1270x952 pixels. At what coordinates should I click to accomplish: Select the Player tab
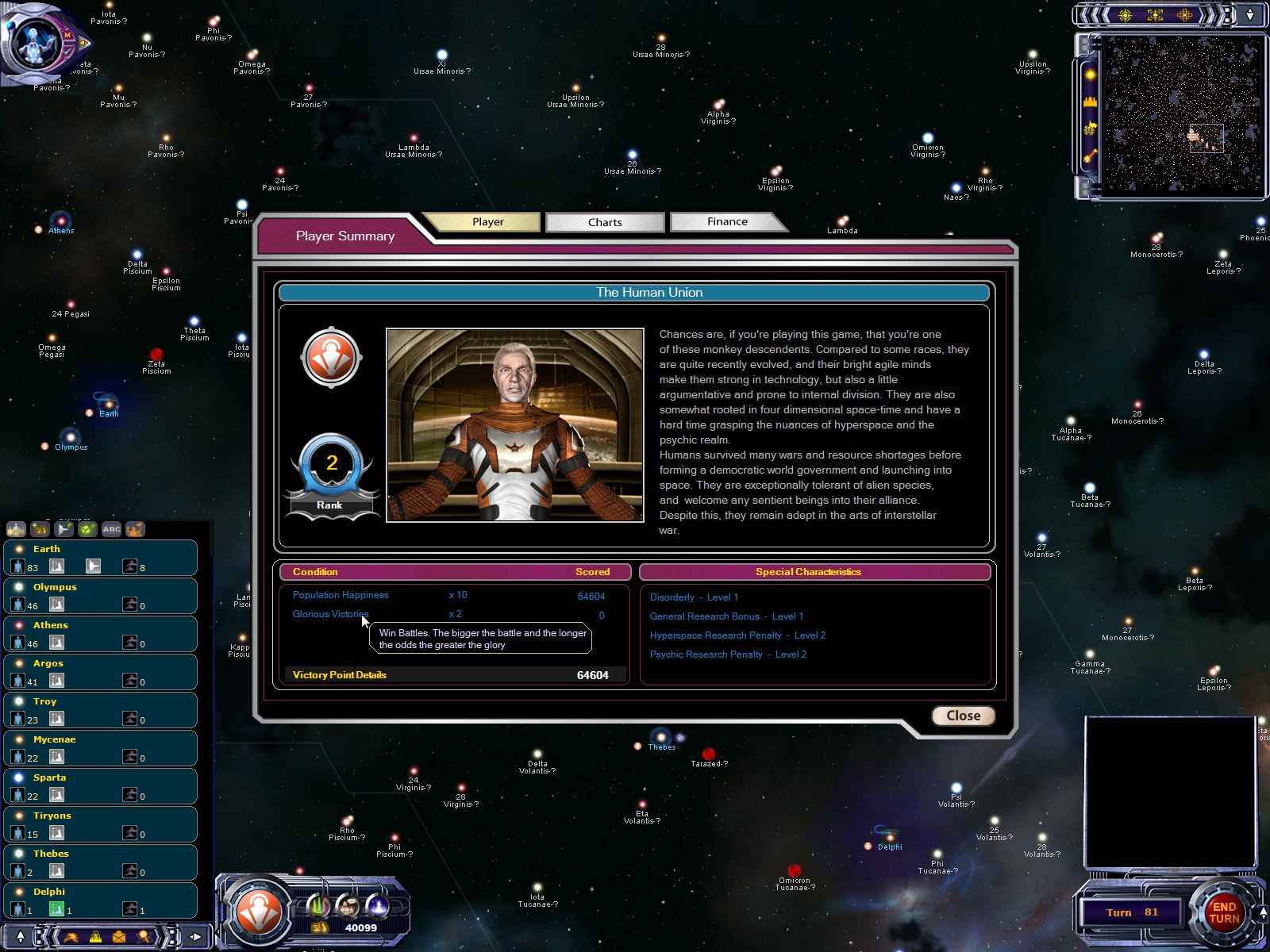point(487,222)
